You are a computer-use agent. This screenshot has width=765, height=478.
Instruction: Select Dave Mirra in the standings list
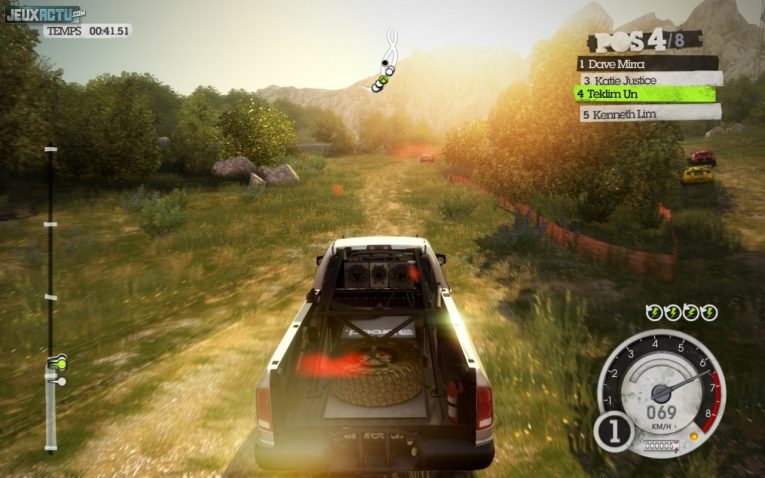tap(646, 63)
